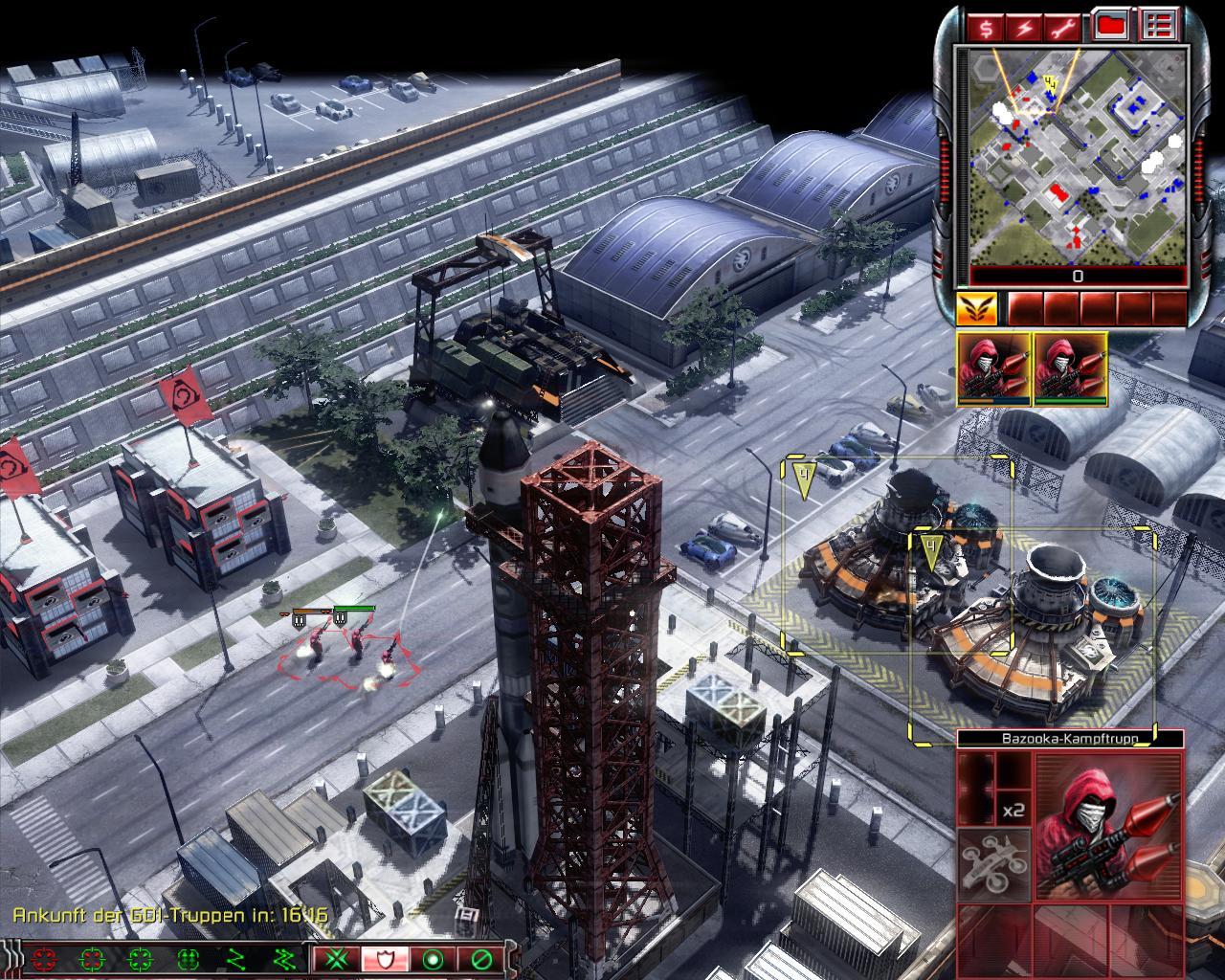Select the green triple-arrow formation move command
The height and width of the screenshot is (980, 1225).
(188, 958)
